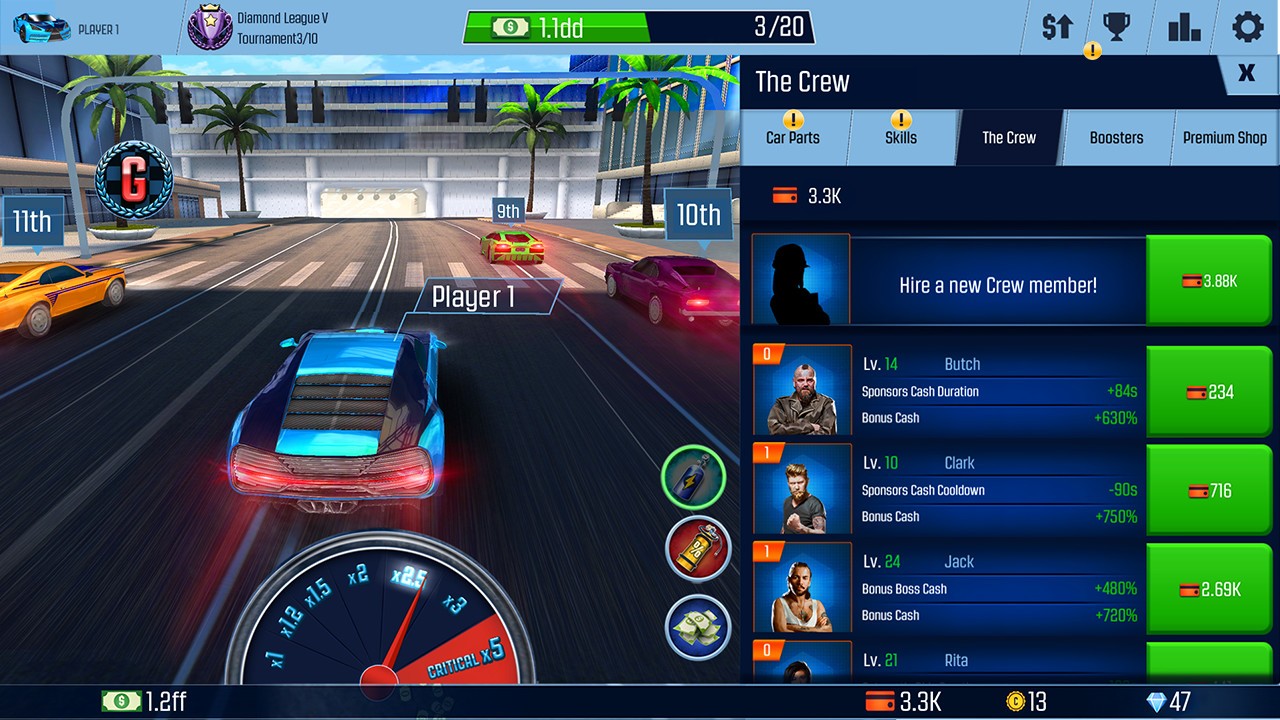View the leaderboard bar-chart icon
This screenshot has width=1280, height=720.
[x=1184, y=27]
